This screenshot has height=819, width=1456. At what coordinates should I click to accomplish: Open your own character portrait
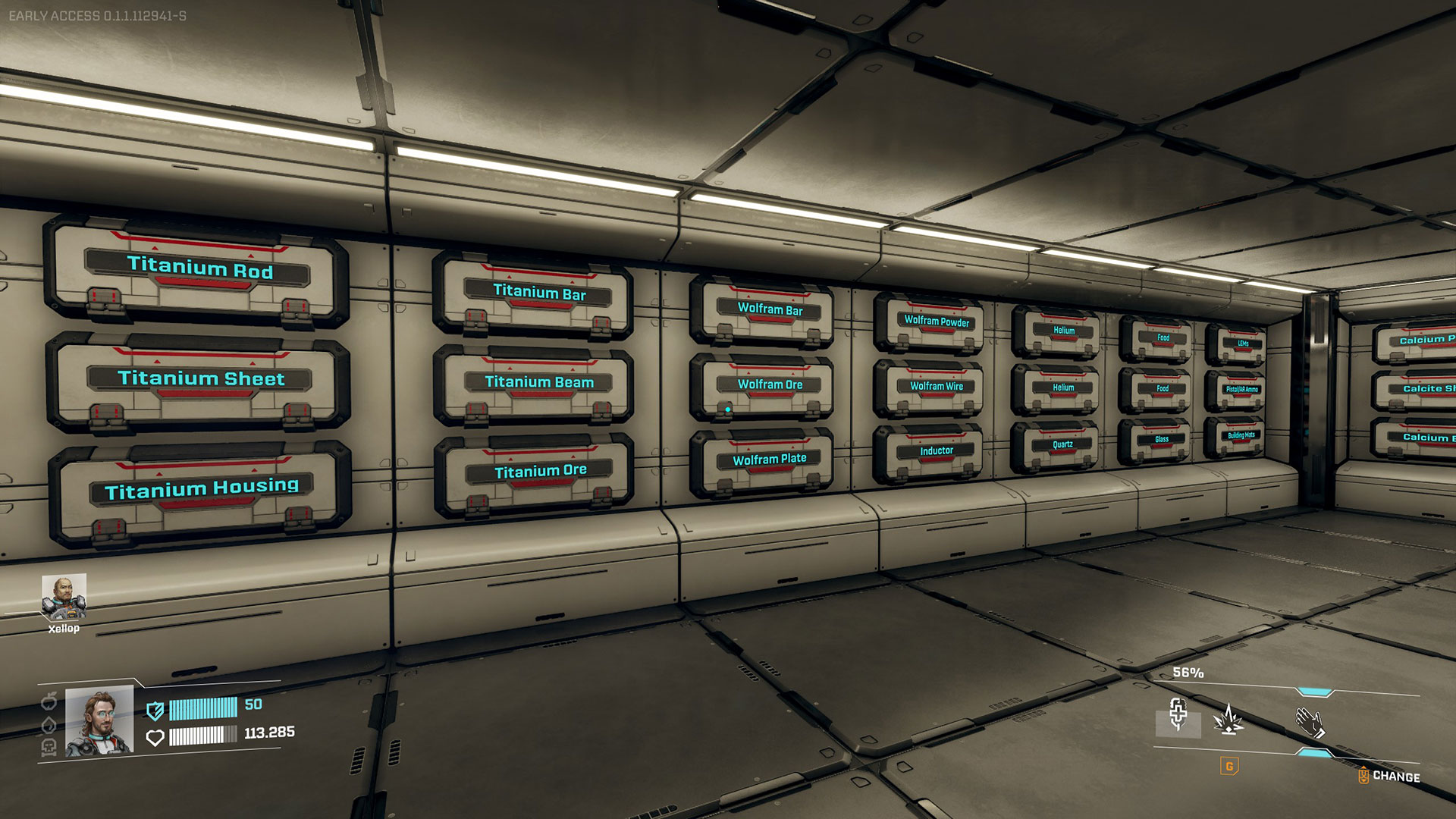pos(99,721)
